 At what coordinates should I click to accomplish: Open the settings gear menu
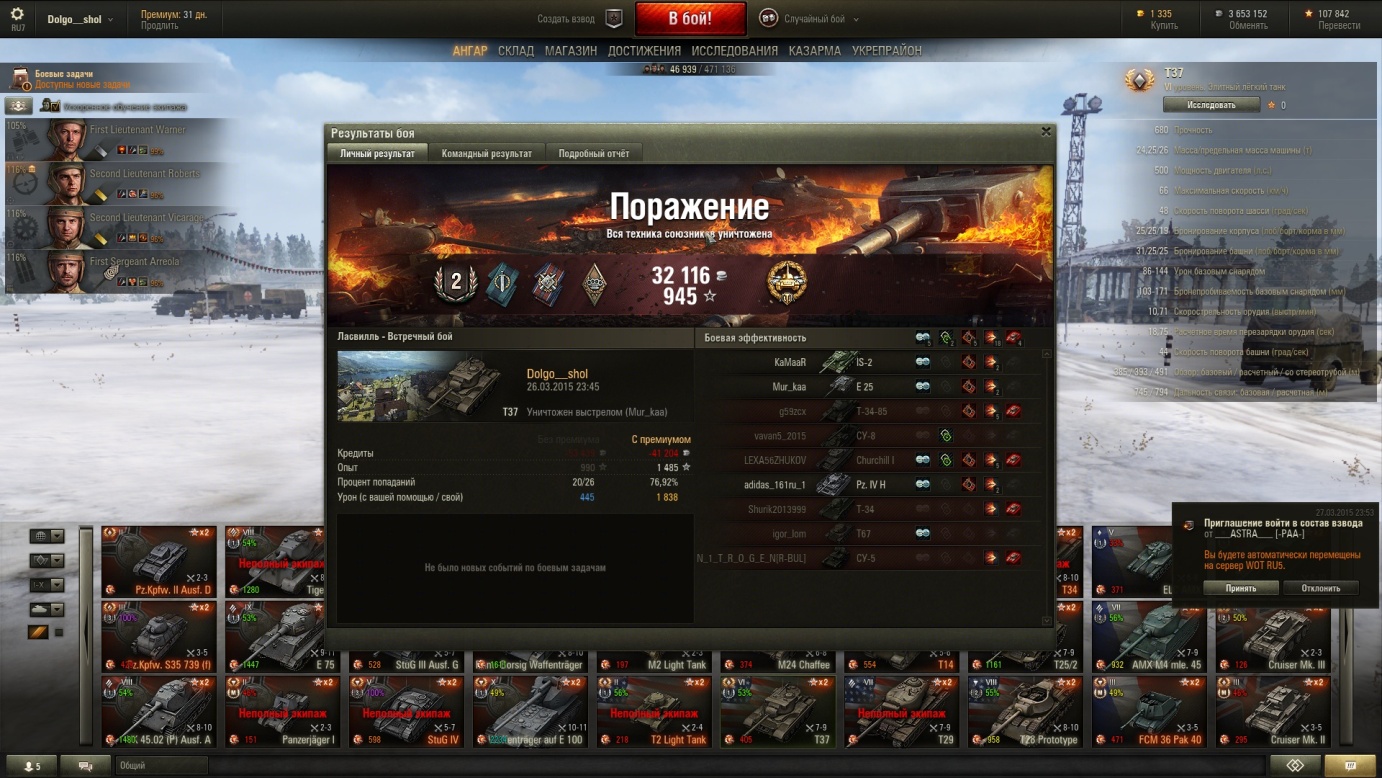point(17,15)
